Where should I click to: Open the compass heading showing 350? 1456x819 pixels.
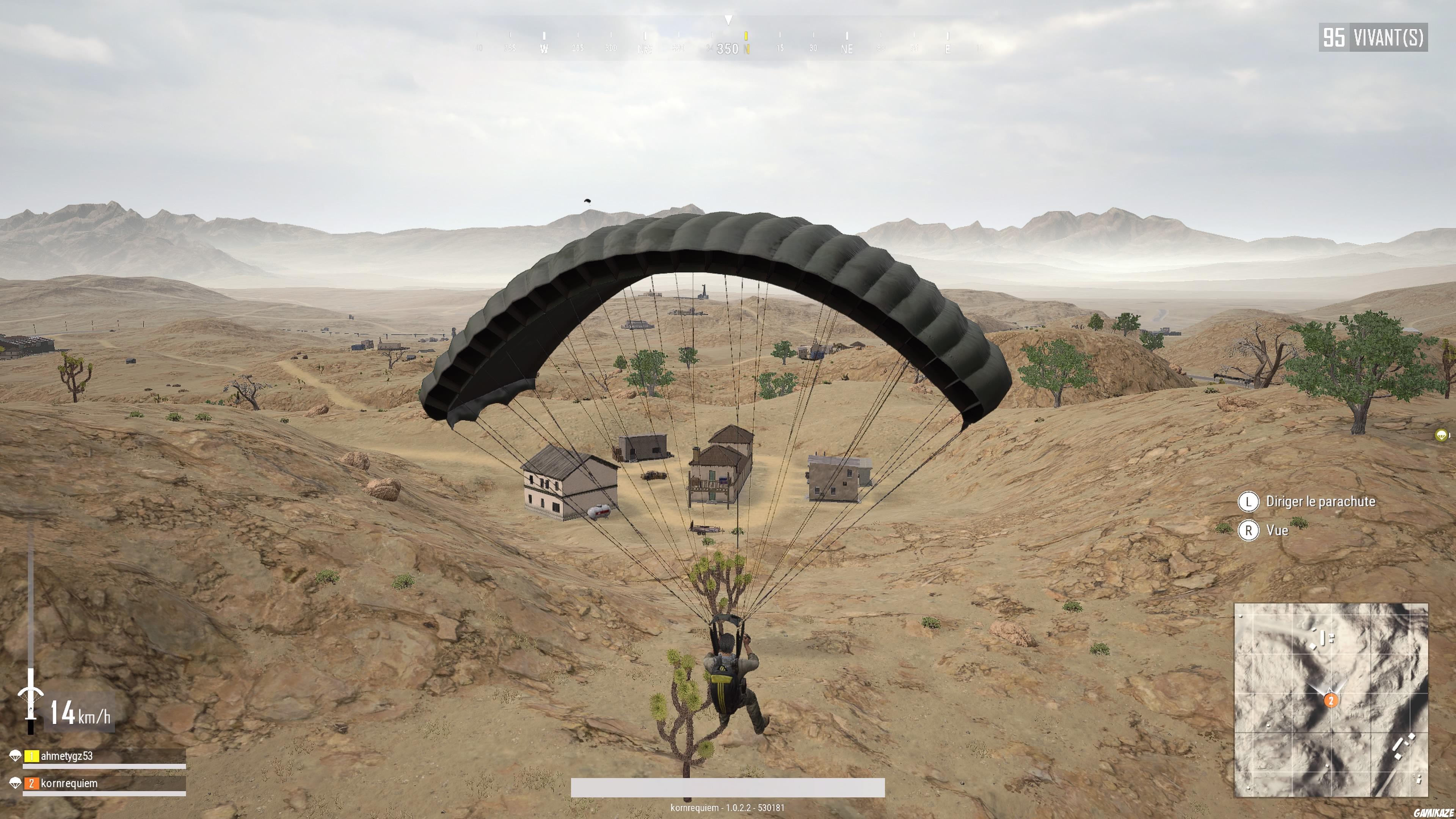pos(728,49)
